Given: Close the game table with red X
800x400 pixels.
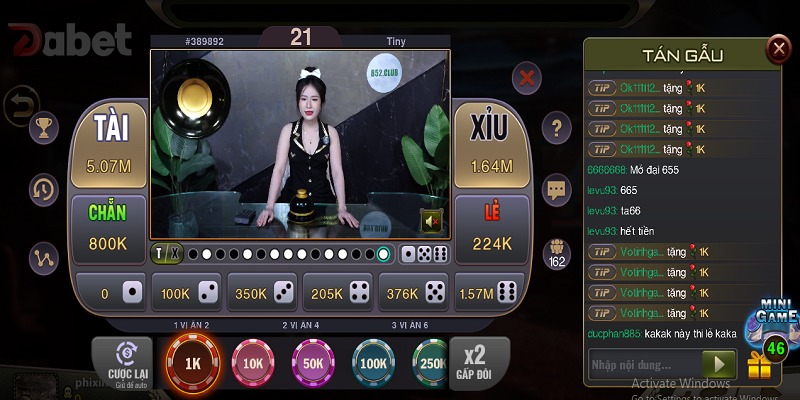Looking at the screenshot, I should (527, 77).
